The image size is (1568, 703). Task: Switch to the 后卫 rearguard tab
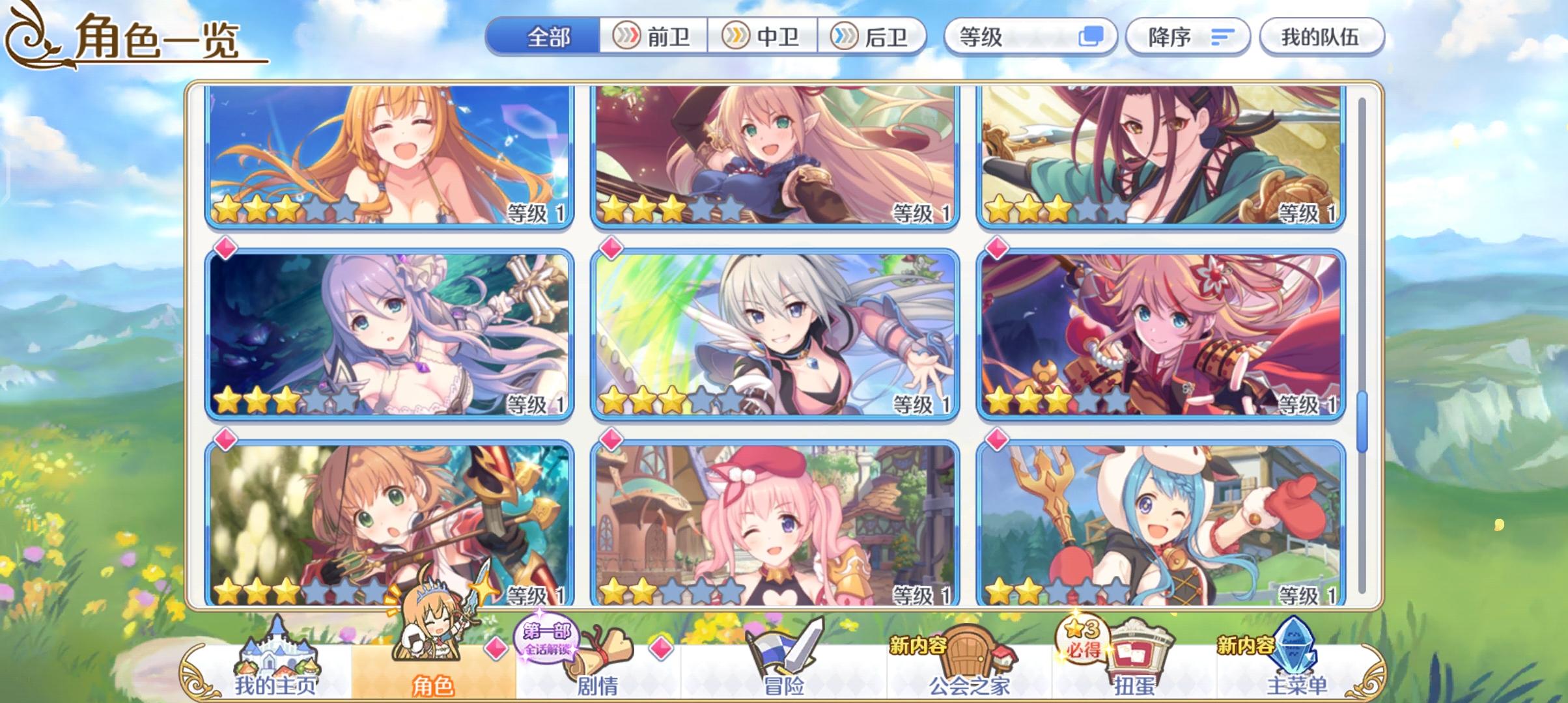point(876,37)
